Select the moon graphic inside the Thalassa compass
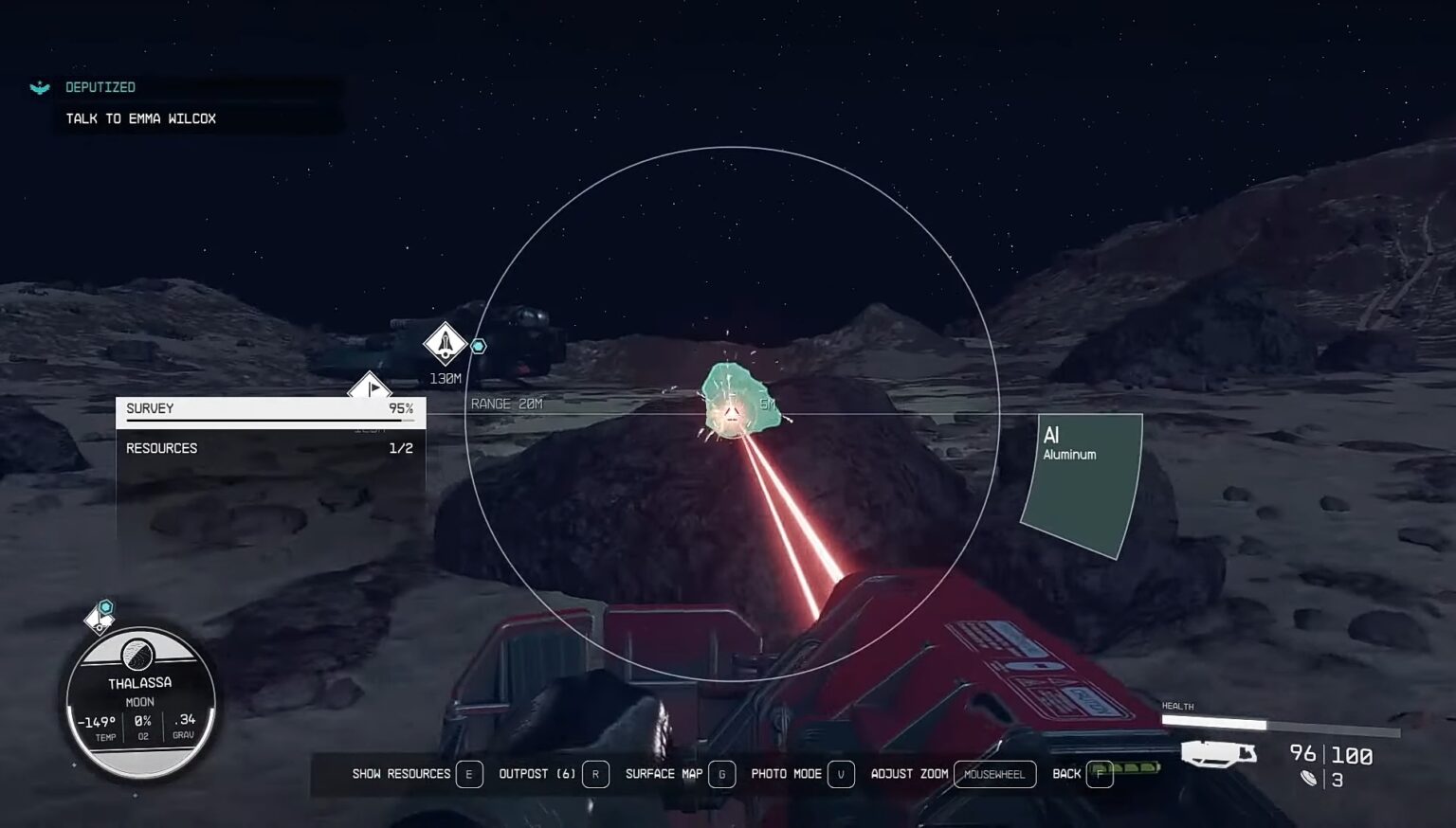The image size is (1456, 828). (136, 654)
